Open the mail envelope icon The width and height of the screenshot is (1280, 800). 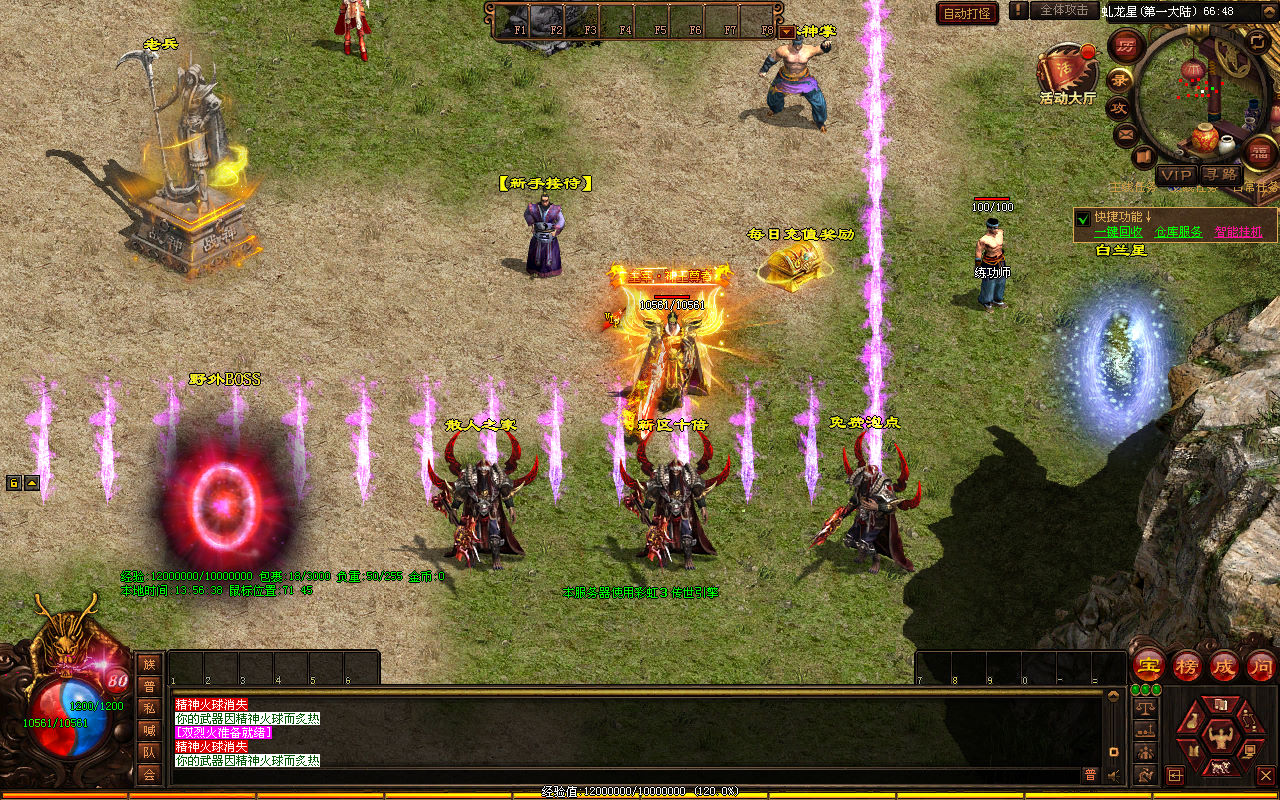coord(1127,133)
